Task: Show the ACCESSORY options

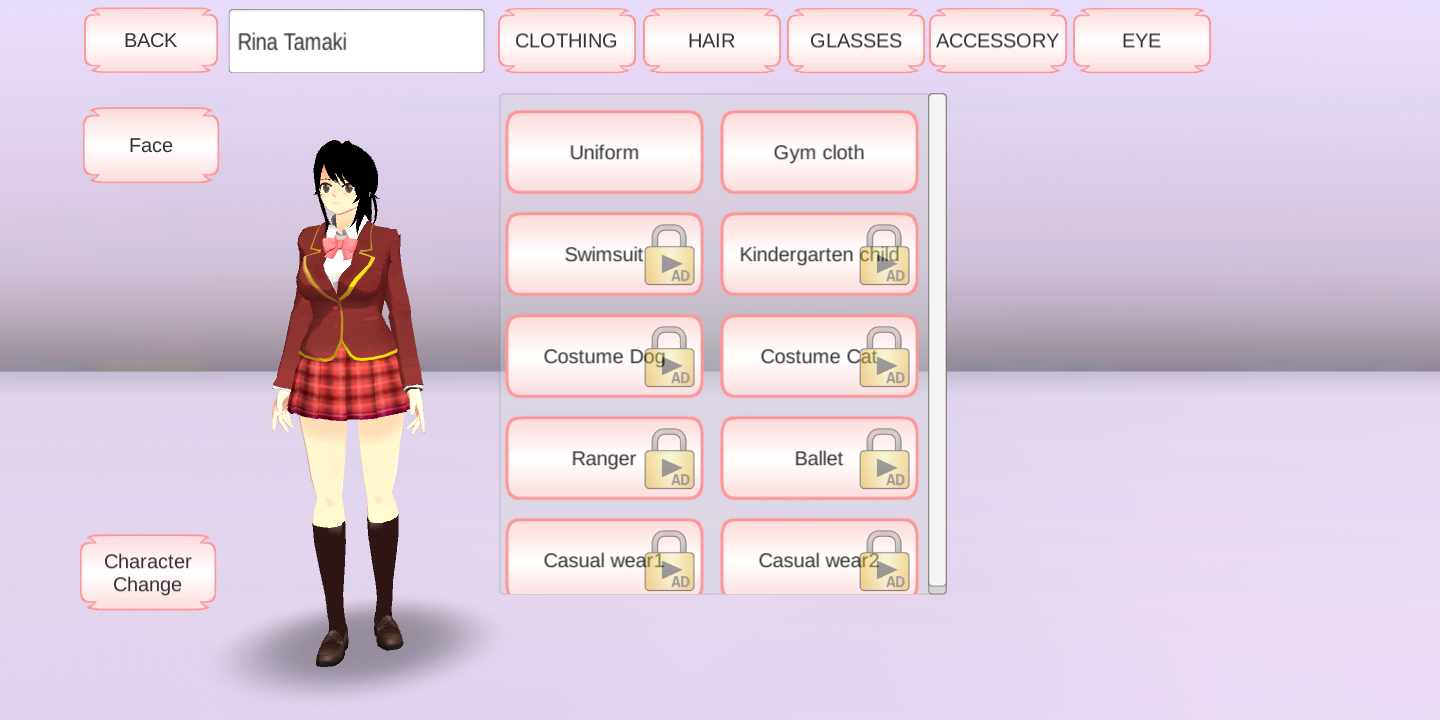Action: [997, 41]
